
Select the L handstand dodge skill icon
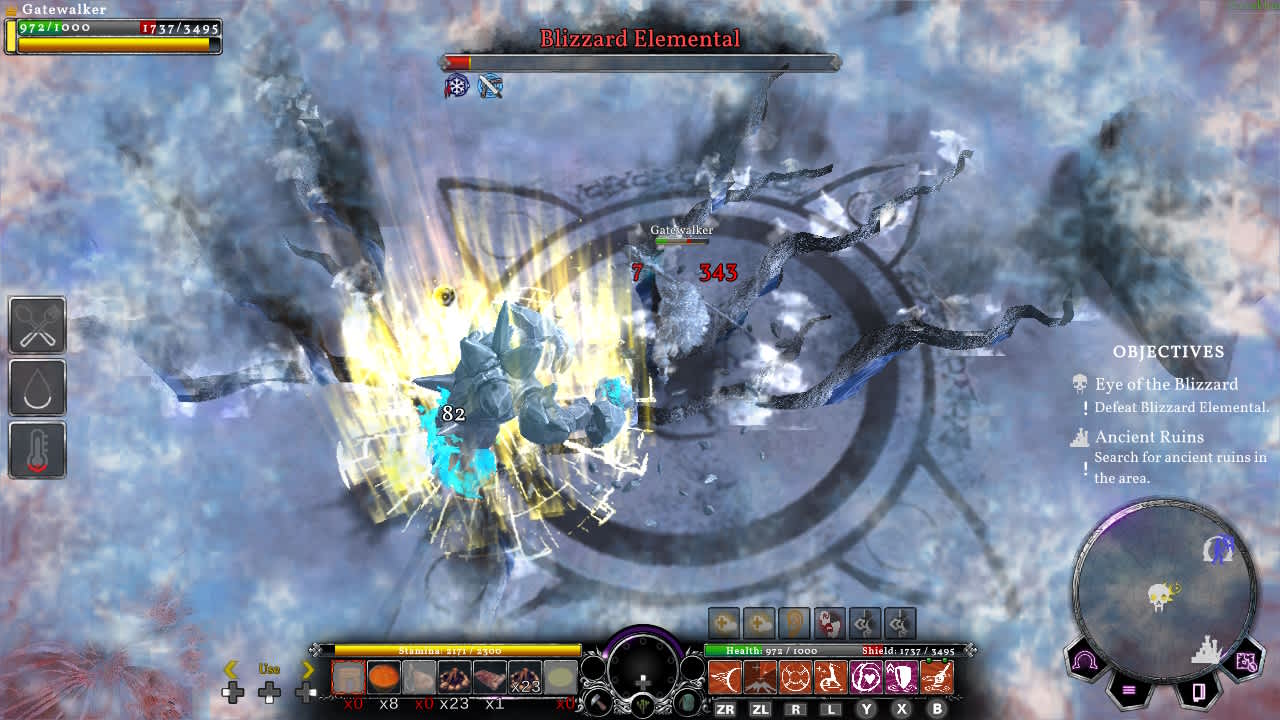[830, 675]
